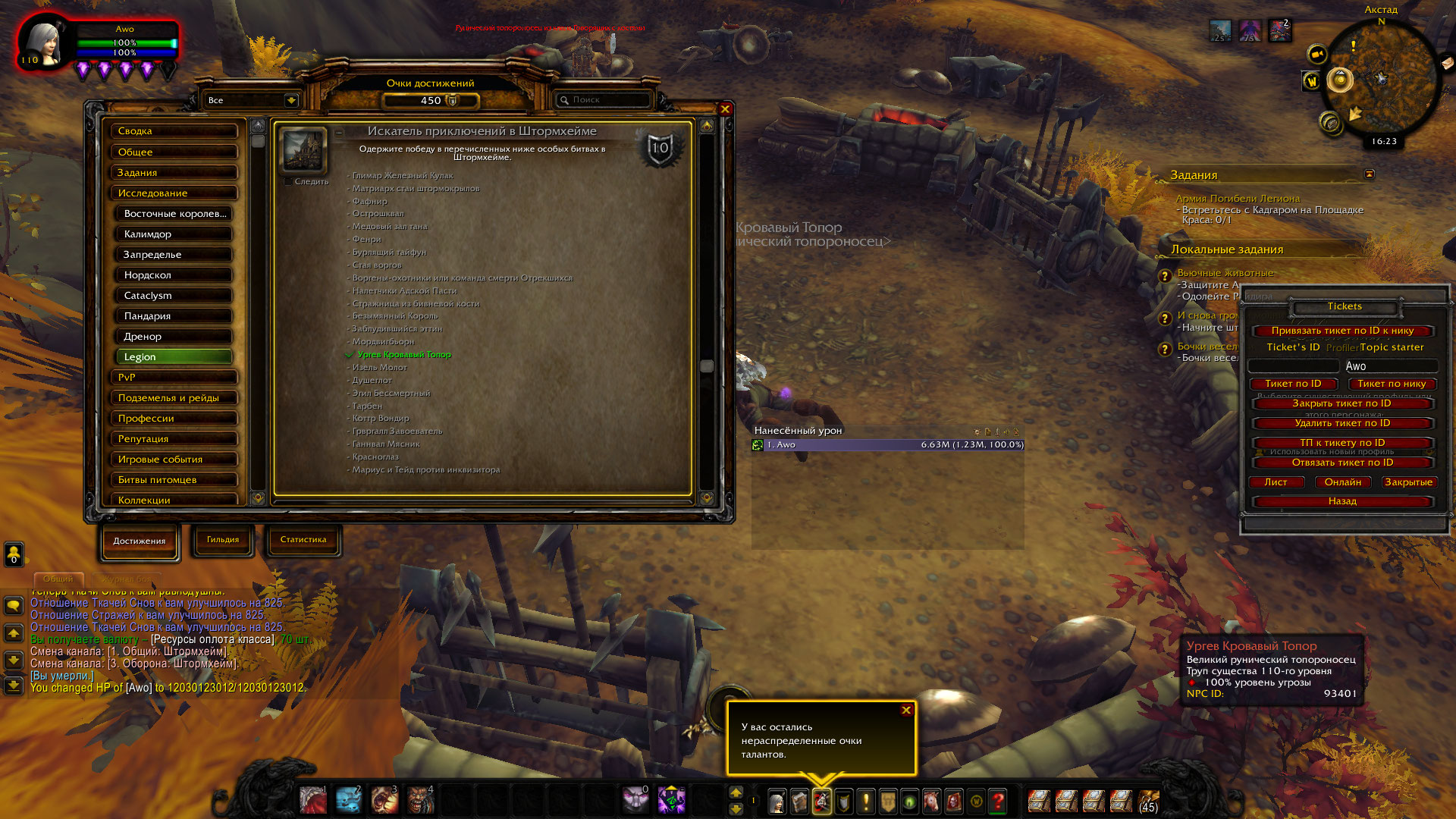Click Привязать тикет по ID к нику
The image size is (1456, 819).
(x=1341, y=331)
